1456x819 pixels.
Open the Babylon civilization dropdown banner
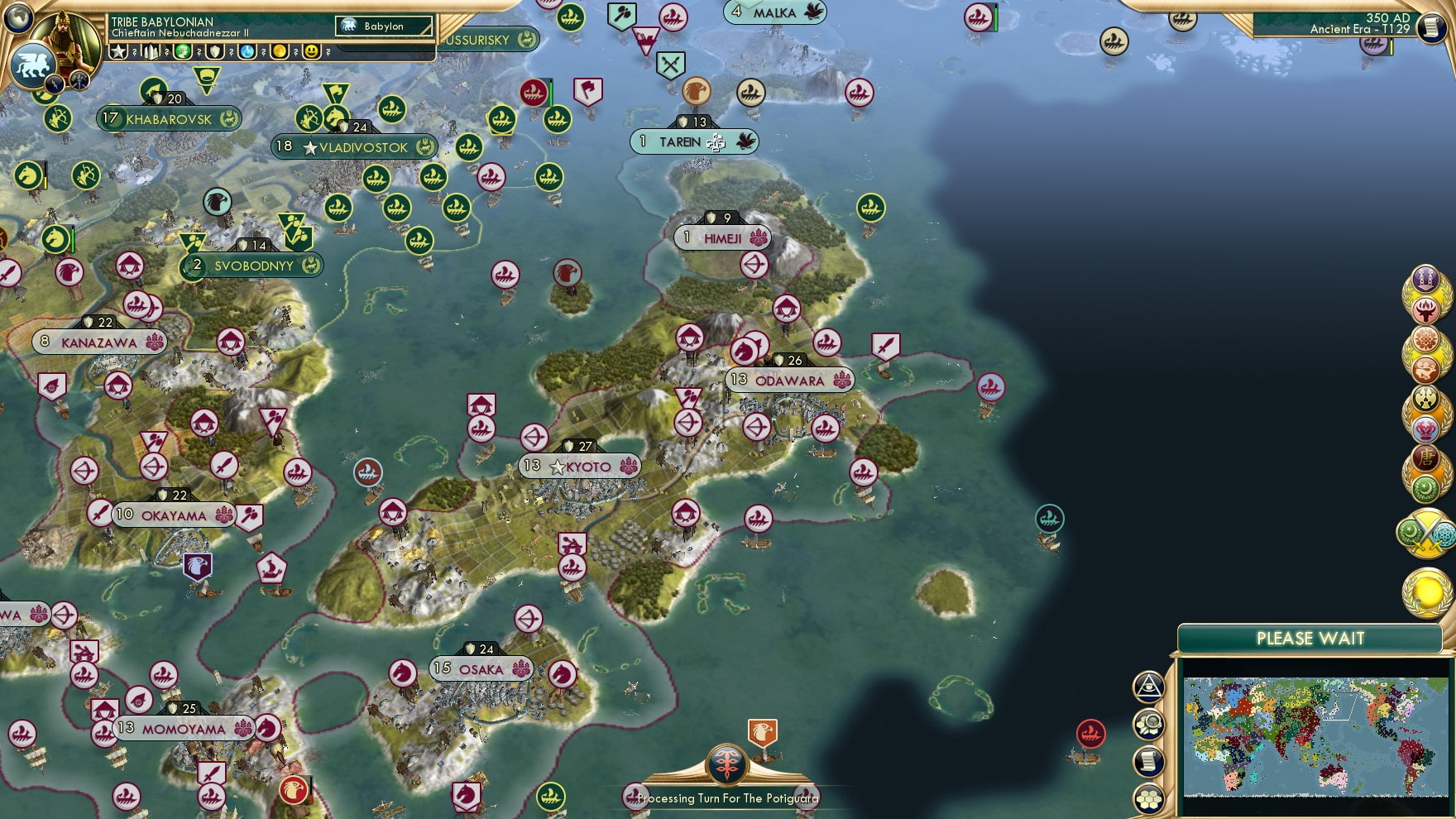(385, 26)
